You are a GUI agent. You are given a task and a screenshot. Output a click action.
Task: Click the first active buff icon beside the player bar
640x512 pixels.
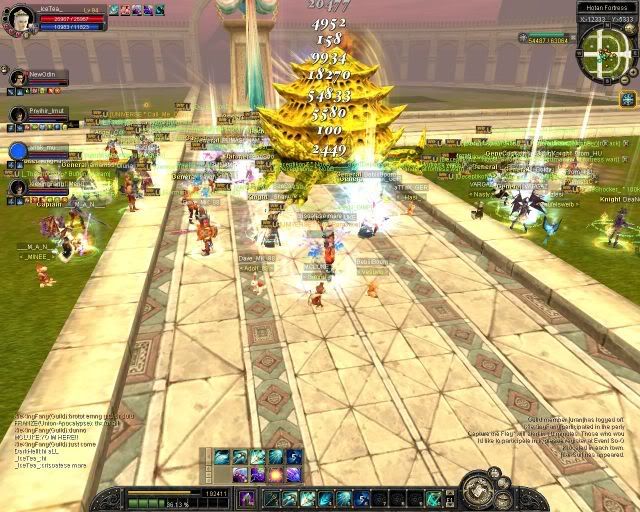pos(112,9)
